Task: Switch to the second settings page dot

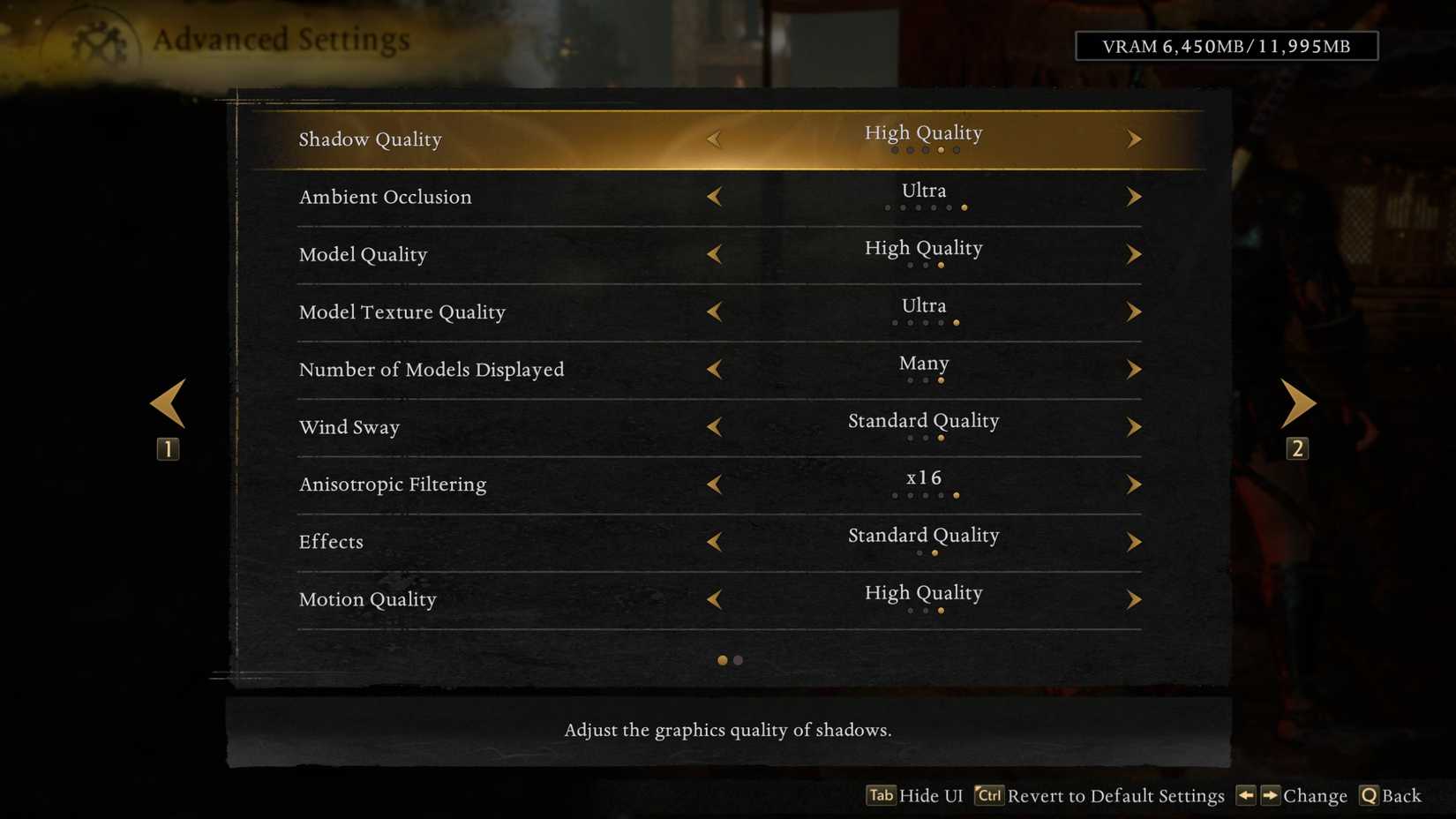Action: tap(737, 659)
